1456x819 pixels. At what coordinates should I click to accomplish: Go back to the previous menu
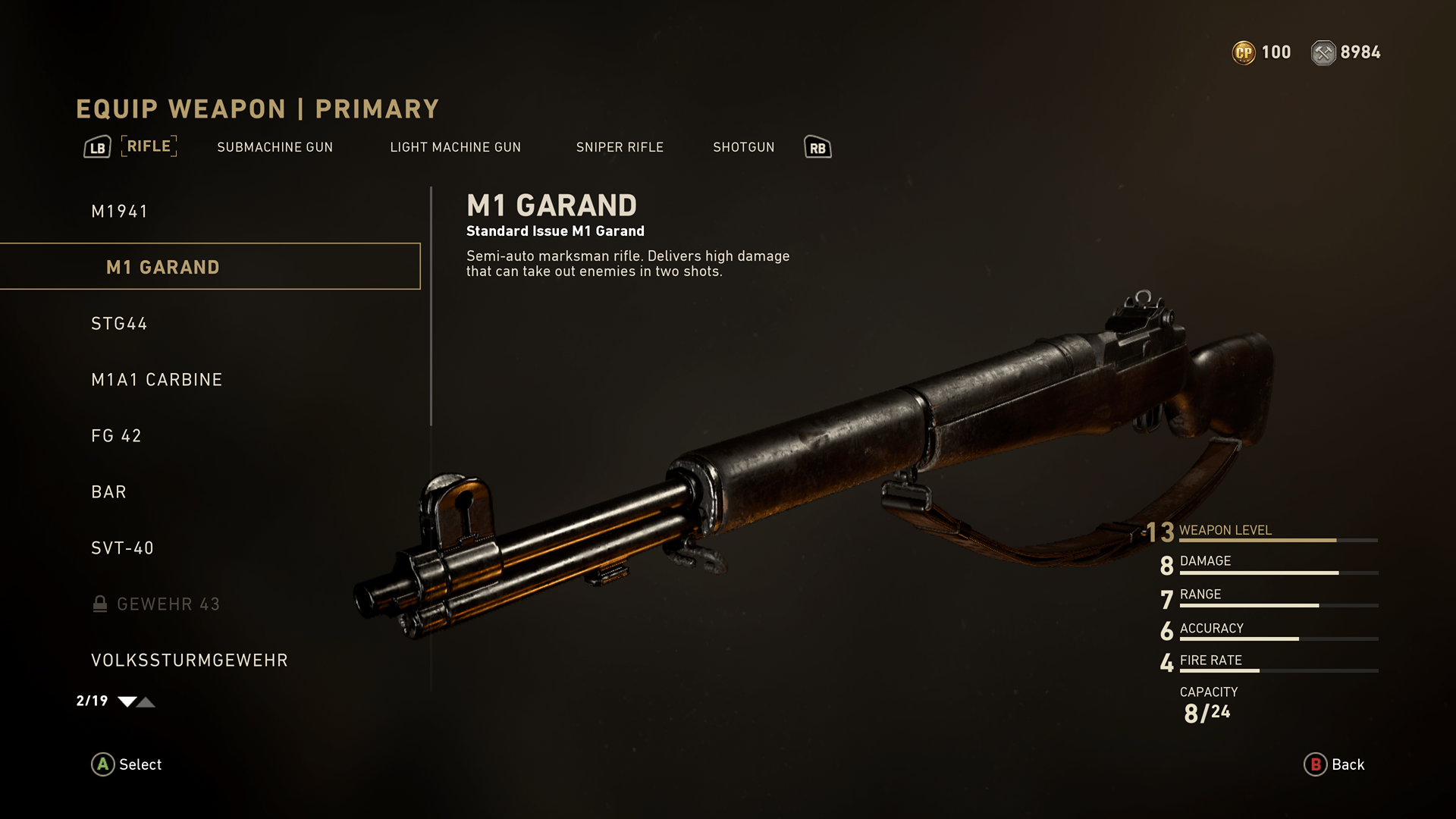coord(1334,764)
